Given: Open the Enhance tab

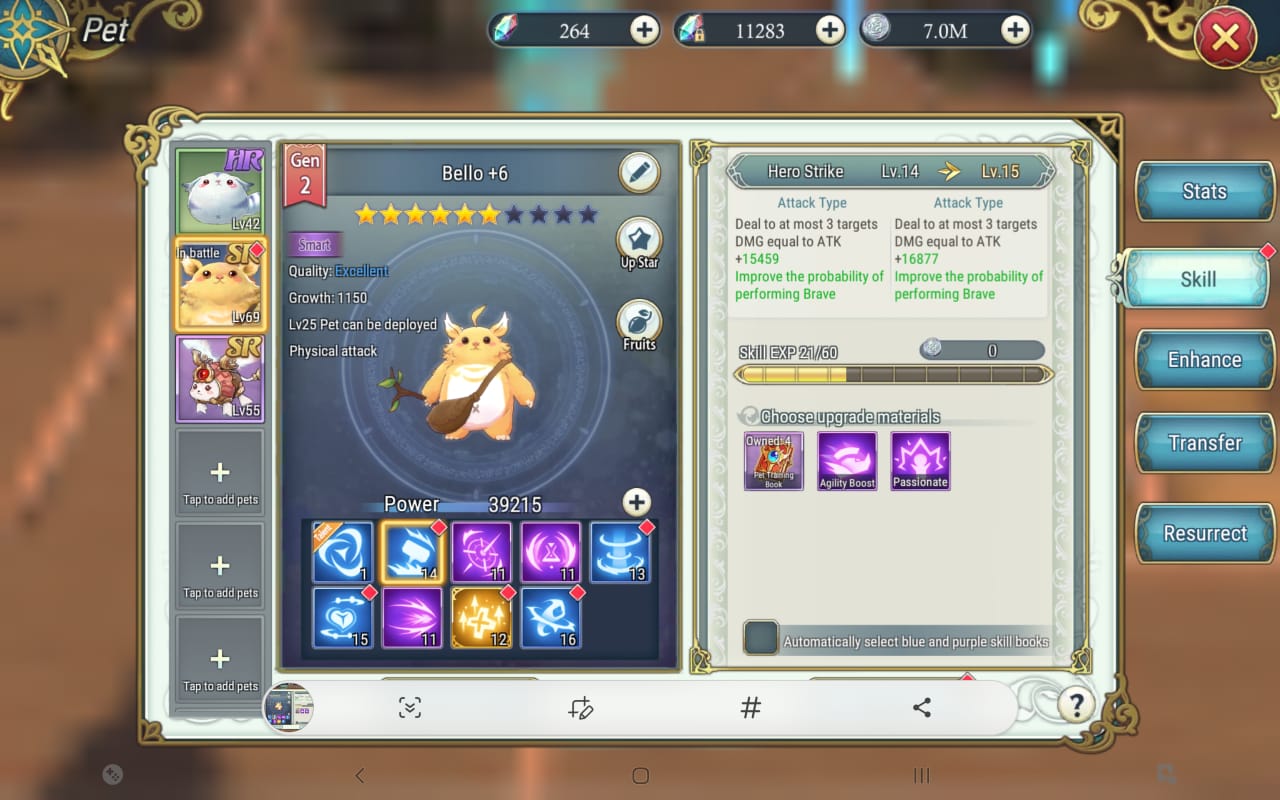Looking at the screenshot, I should 1204,360.
